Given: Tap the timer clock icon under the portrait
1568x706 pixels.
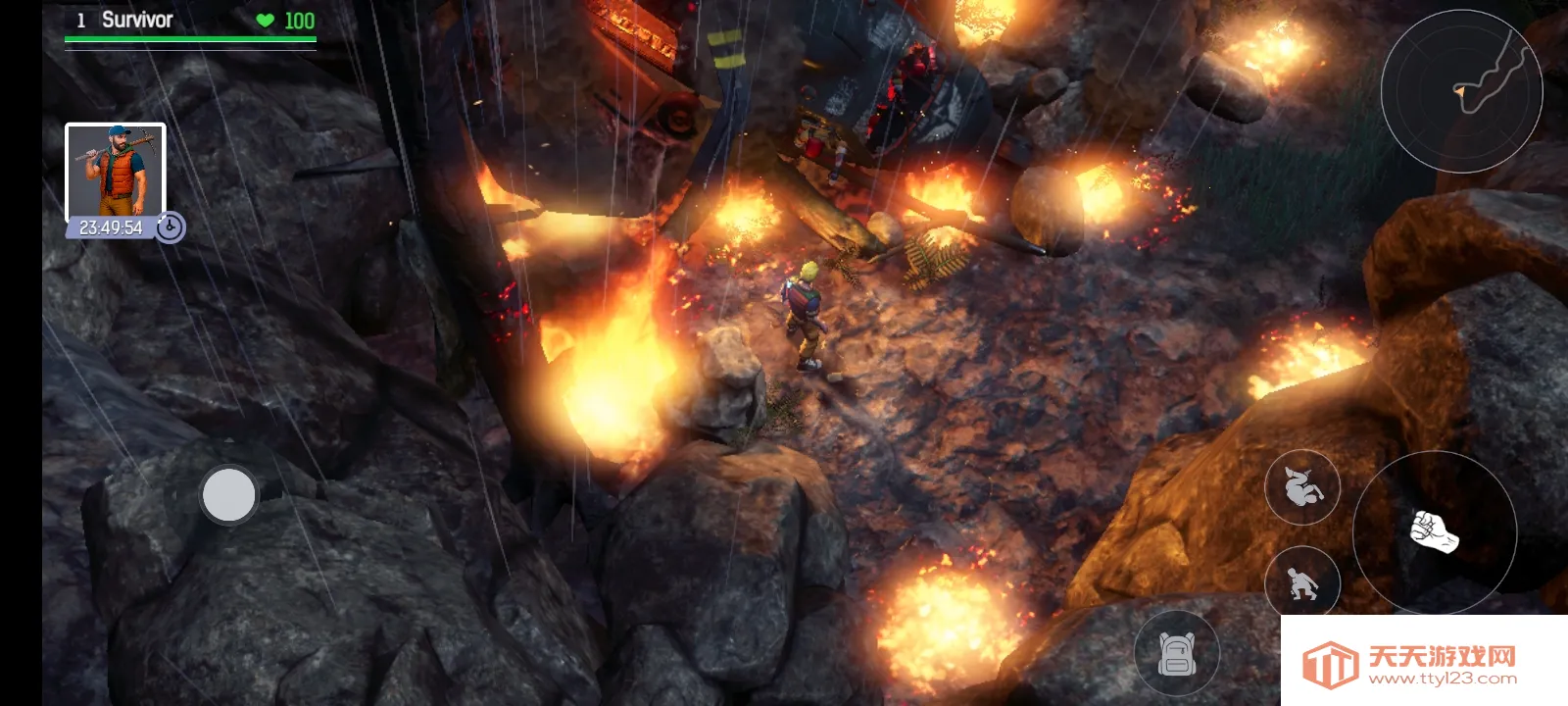Looking at the screenshot, I should click(171, 227).
